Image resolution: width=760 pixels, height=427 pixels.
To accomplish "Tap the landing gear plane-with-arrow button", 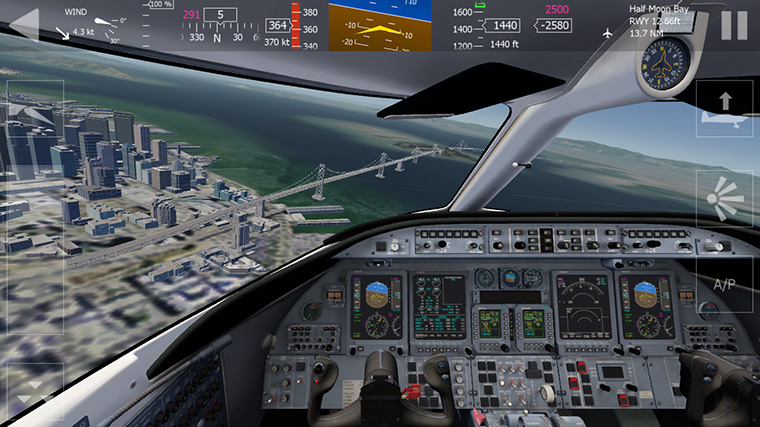I will tap(724, 109).
